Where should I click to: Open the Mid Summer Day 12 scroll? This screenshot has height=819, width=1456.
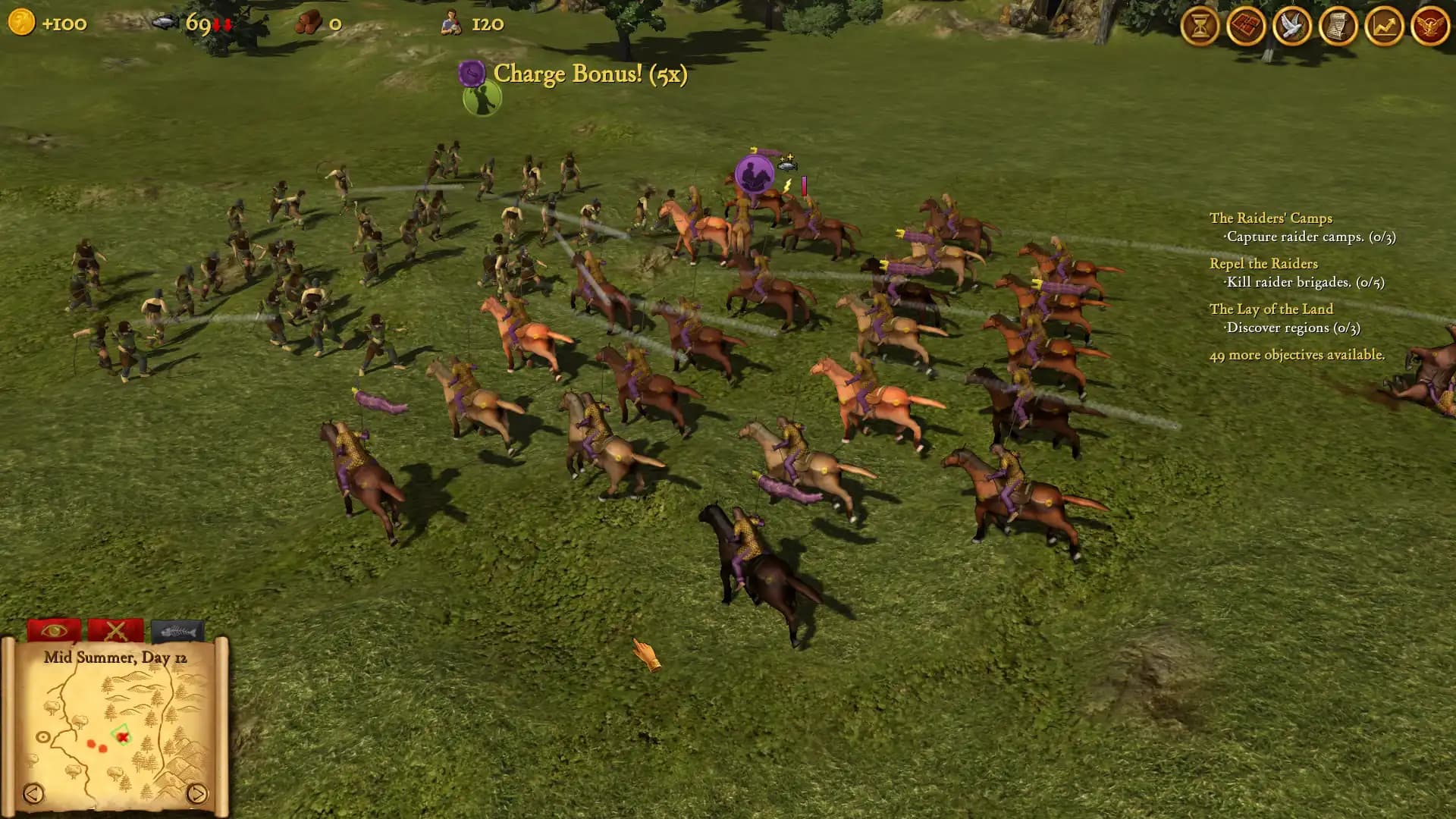pos(115,658)
